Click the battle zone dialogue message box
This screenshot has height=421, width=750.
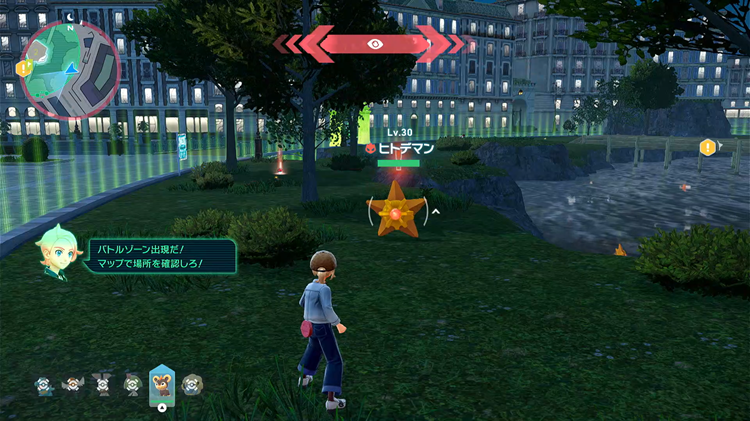coord(161,255)
